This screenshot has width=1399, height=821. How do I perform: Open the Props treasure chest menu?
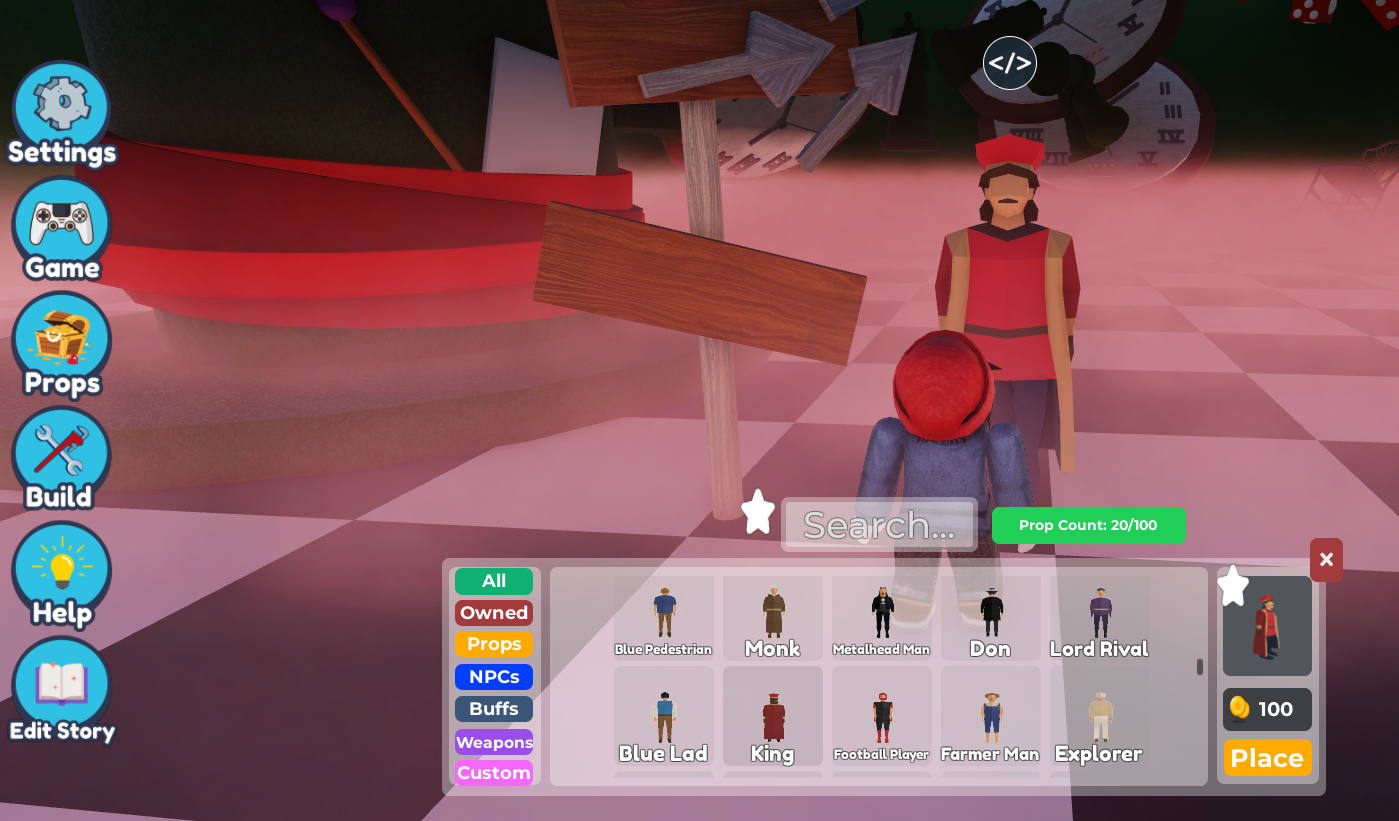tap(61, 343)
